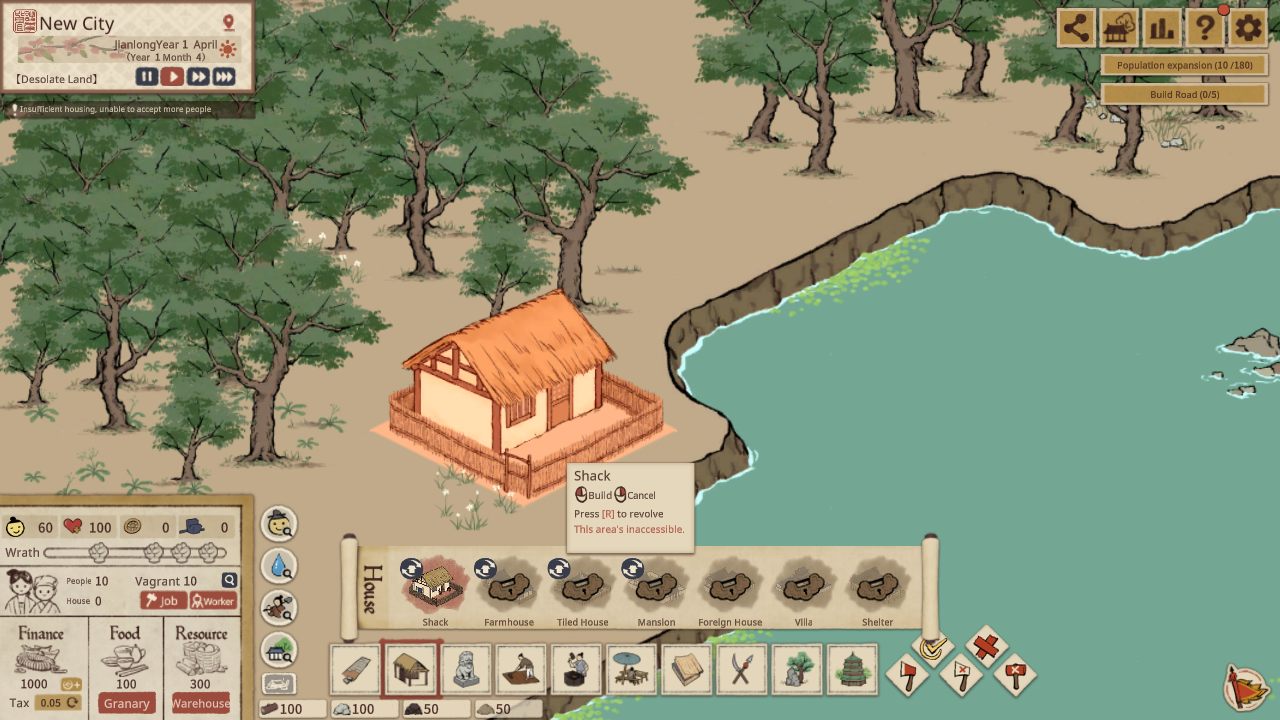Open the Job assignment button

click(163, 601)
